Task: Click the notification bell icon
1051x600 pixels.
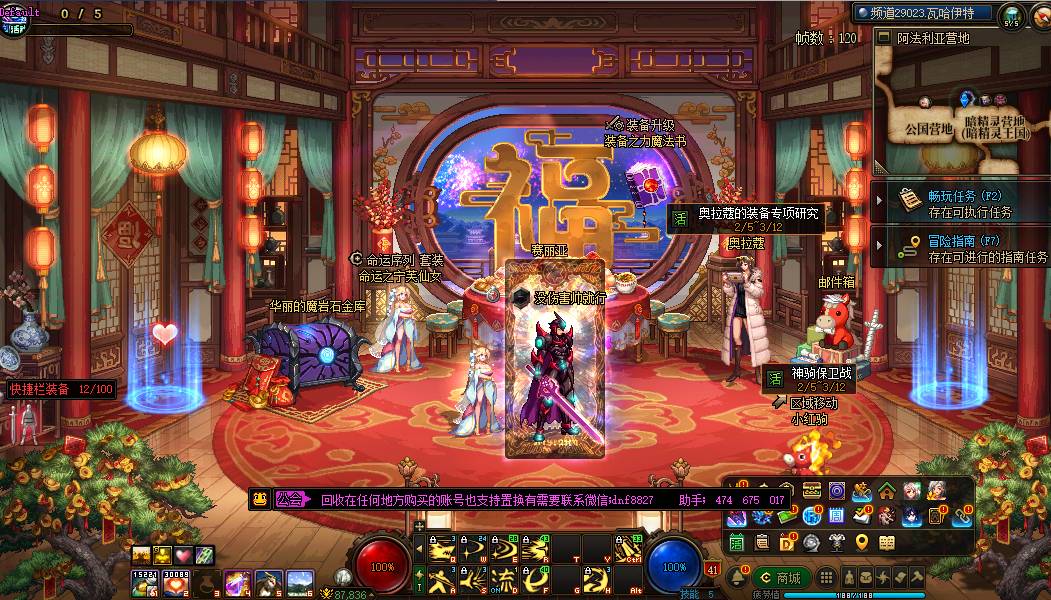Action: pos(738,578)
